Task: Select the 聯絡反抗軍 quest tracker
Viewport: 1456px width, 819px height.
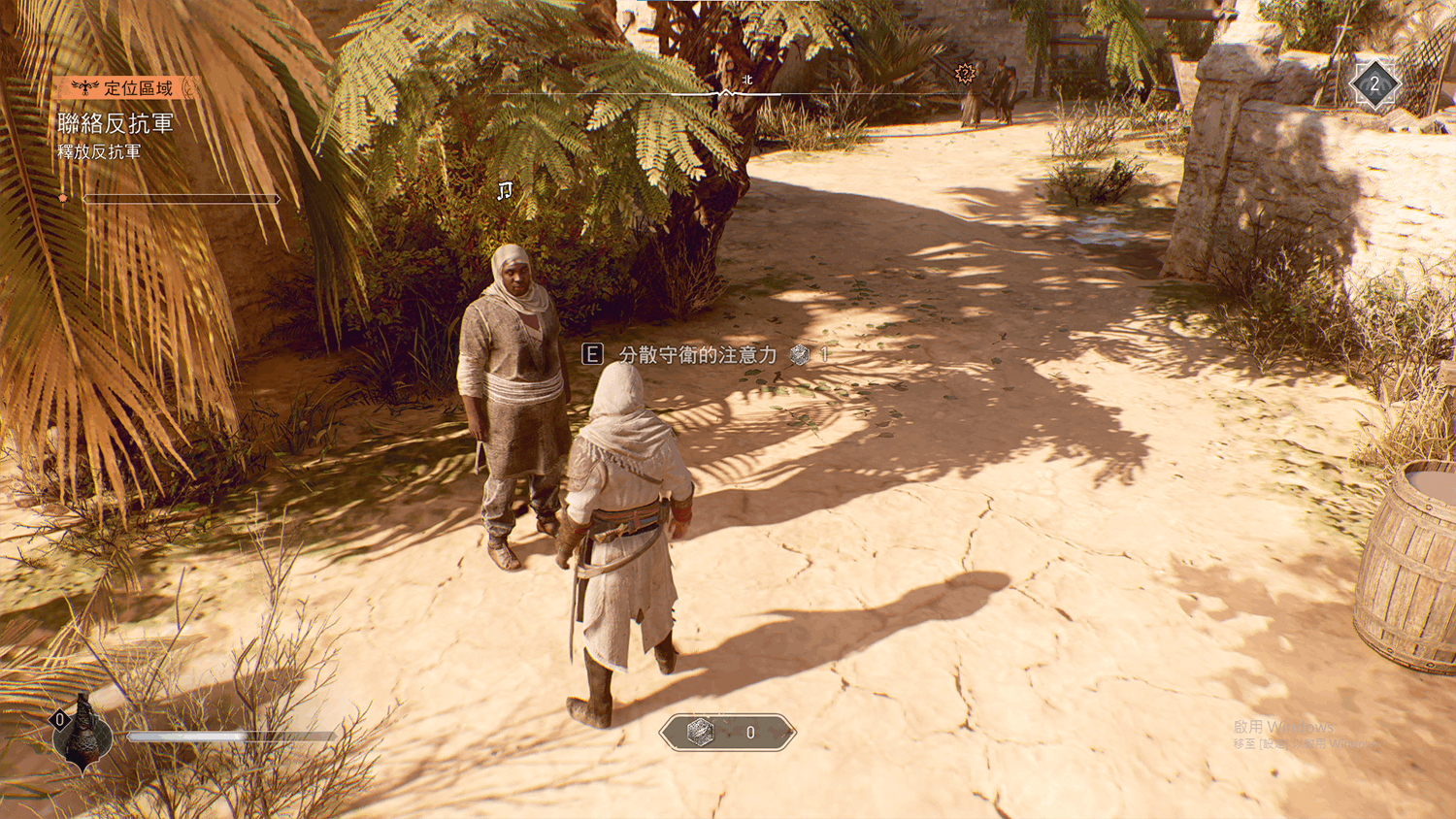Action: 116,124
